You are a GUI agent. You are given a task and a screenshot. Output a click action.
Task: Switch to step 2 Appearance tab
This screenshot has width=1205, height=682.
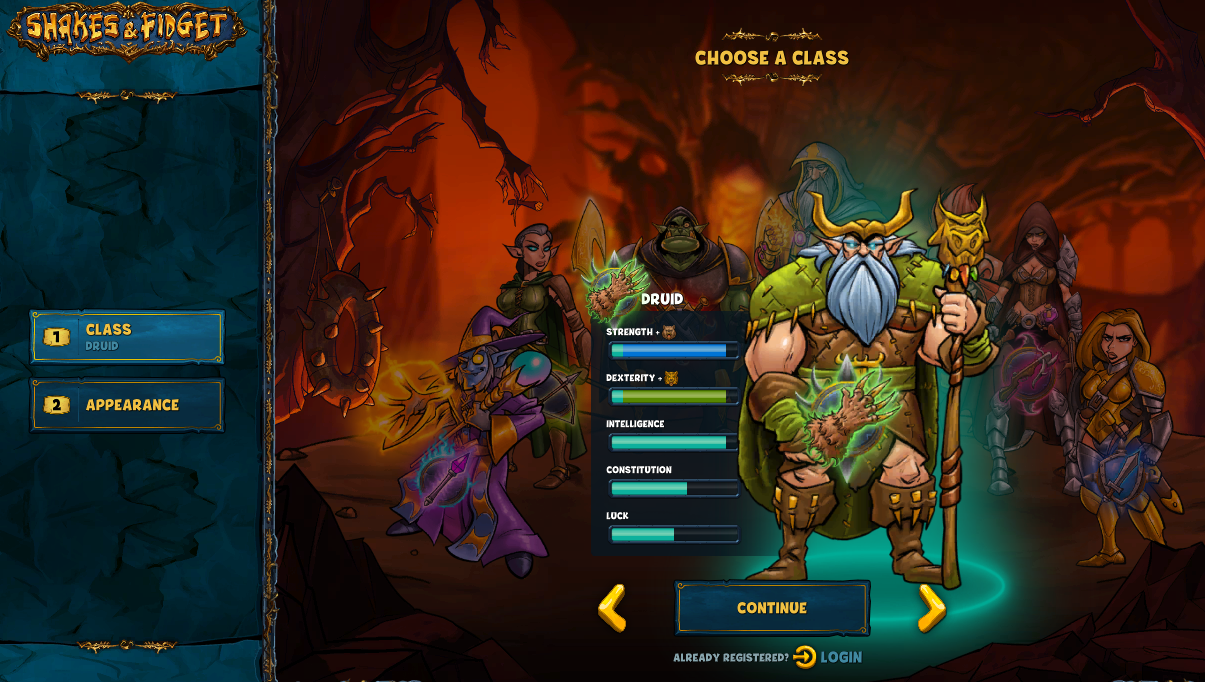tap(127, 405)
